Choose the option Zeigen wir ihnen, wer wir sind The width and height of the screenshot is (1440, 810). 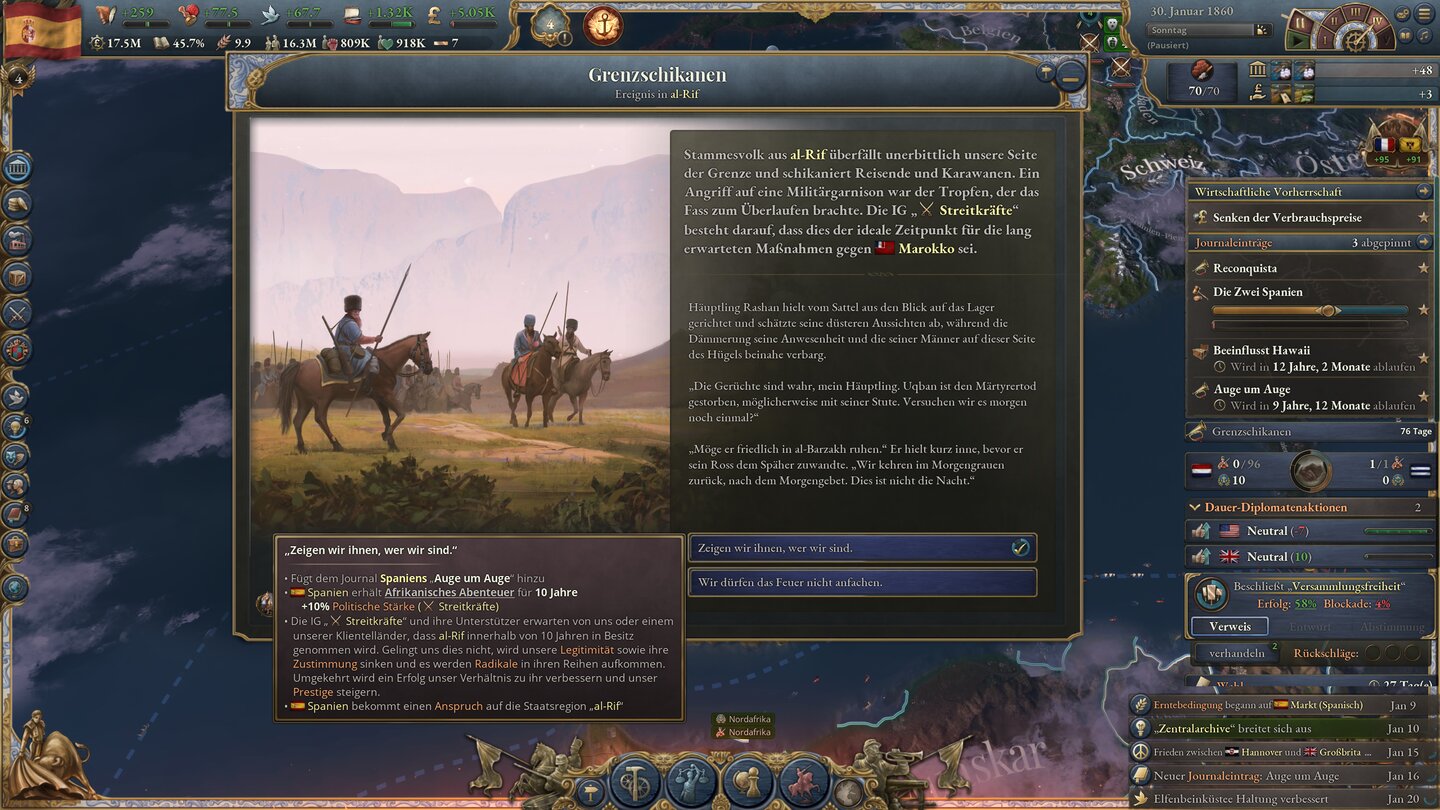[x=860, y=547]
